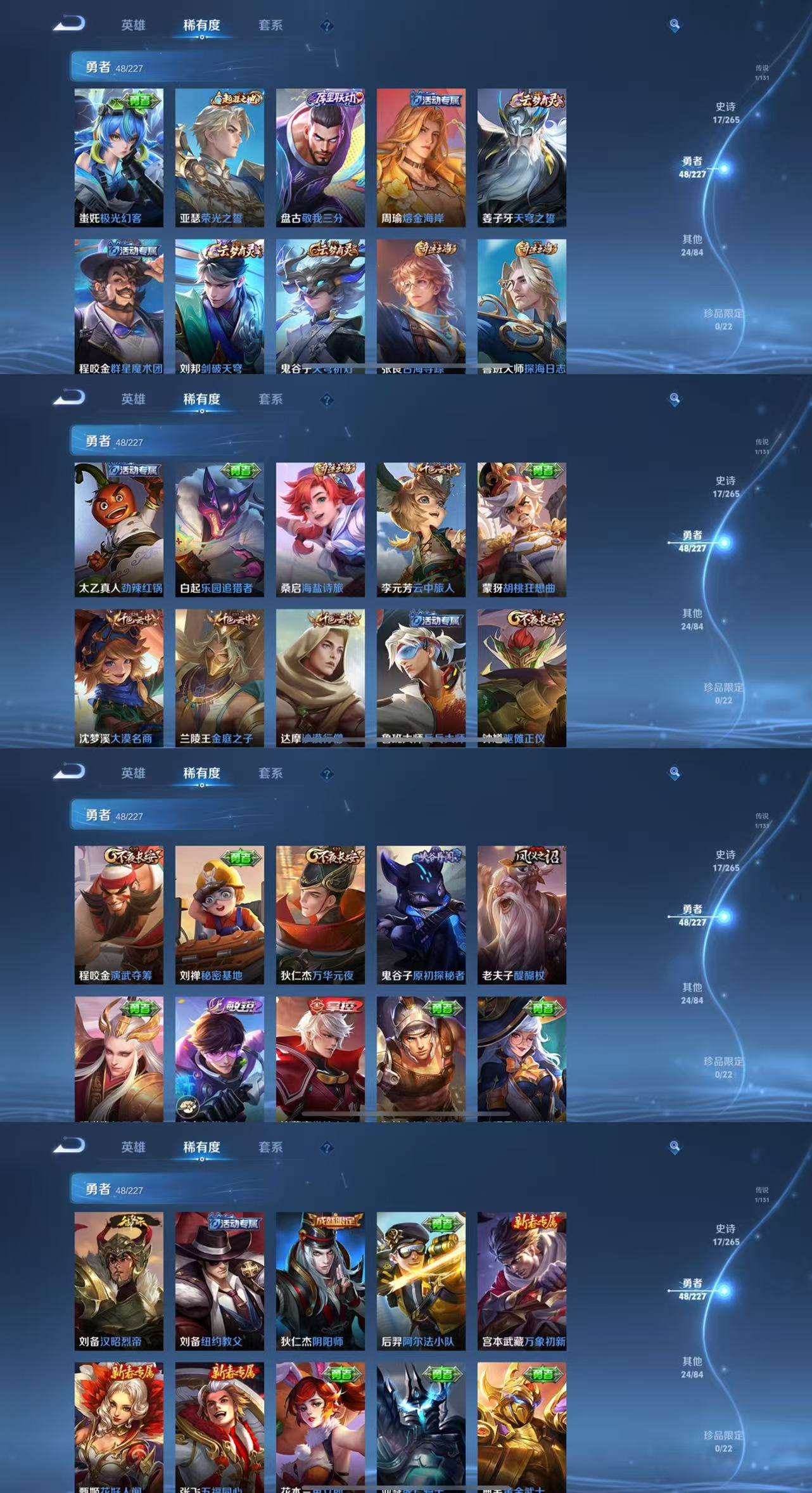The width and height of the screenshot is (812, 1493).
Task: Open the 刘备 纽约教父 skin
Action: (x=219, y=1281)
